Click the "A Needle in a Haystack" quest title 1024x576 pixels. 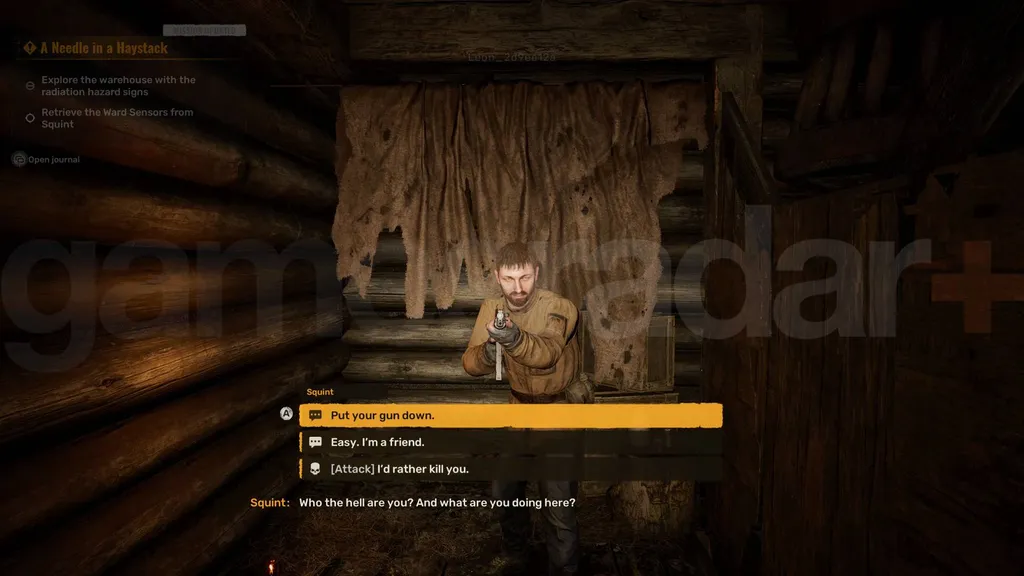coord(103,48)
